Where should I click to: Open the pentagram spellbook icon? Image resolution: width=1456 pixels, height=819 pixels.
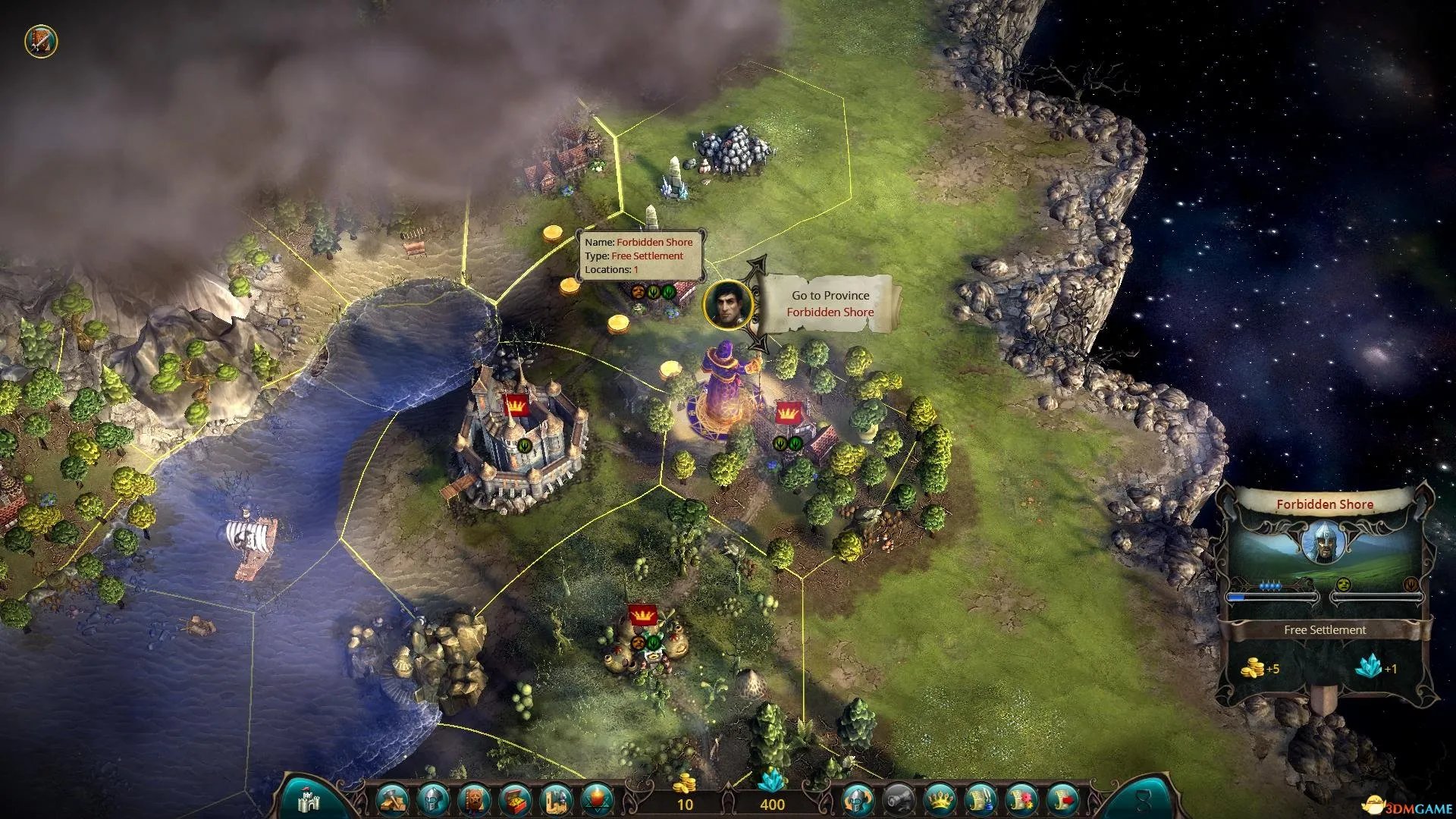(475, 800)
